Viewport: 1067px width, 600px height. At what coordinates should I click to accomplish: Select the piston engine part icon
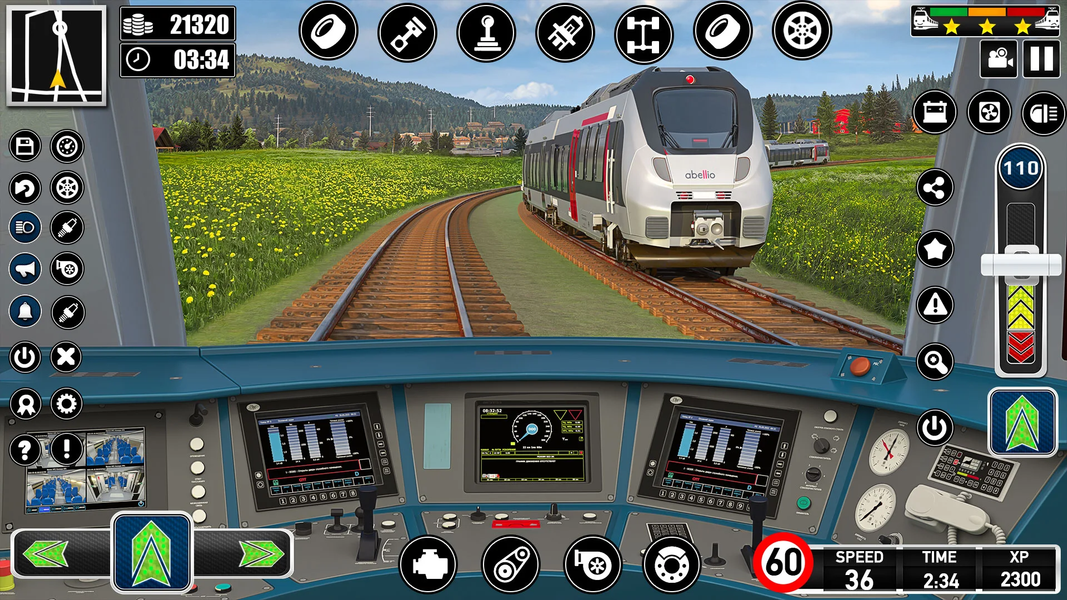[407, 32]
